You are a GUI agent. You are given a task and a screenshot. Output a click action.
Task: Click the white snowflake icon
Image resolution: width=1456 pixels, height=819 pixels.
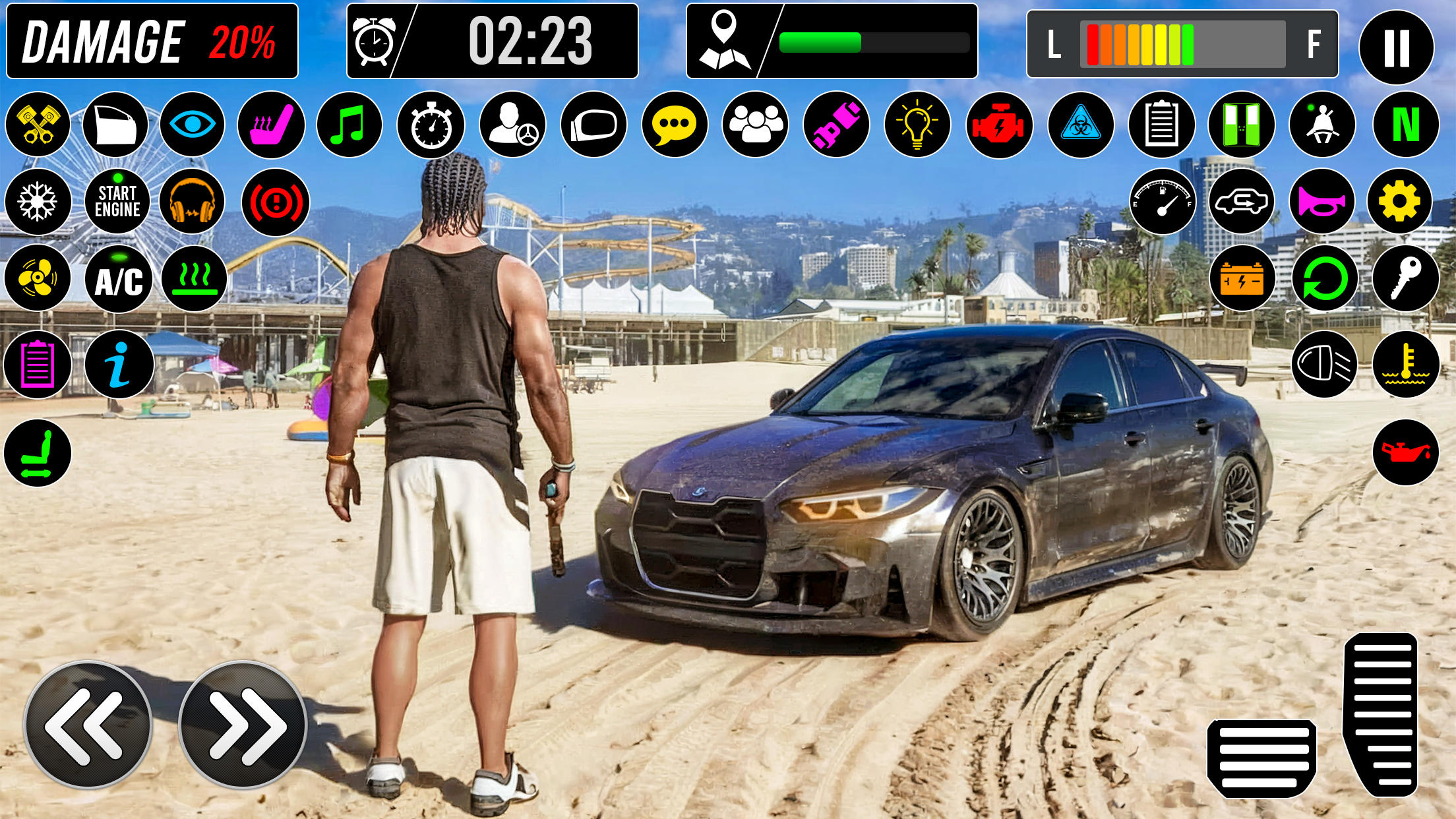click(38, 201)
